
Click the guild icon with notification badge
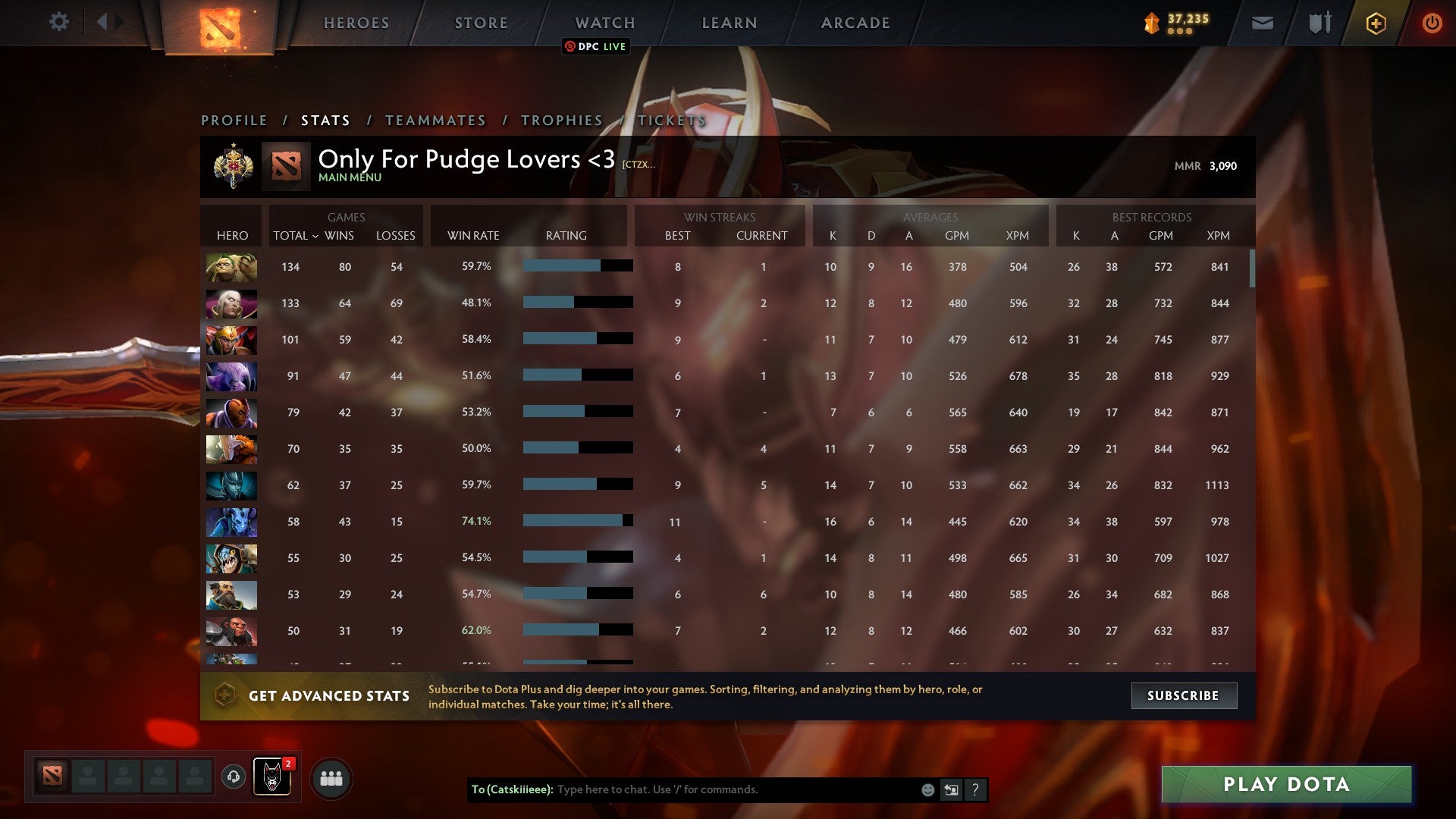tap(273, 777)
